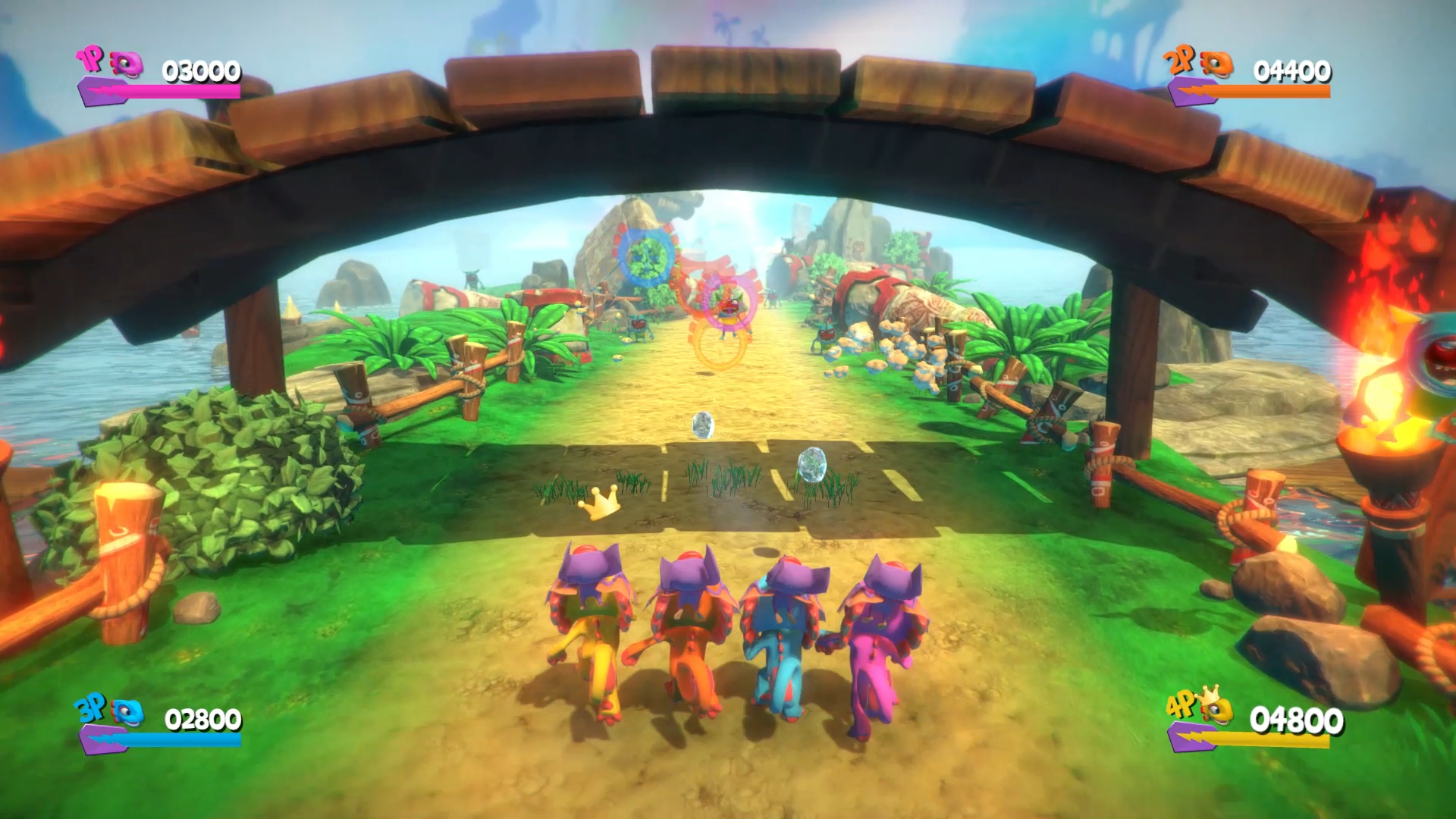
Task: Click the 1P pink chameleon icon
Action: [126, 64]
